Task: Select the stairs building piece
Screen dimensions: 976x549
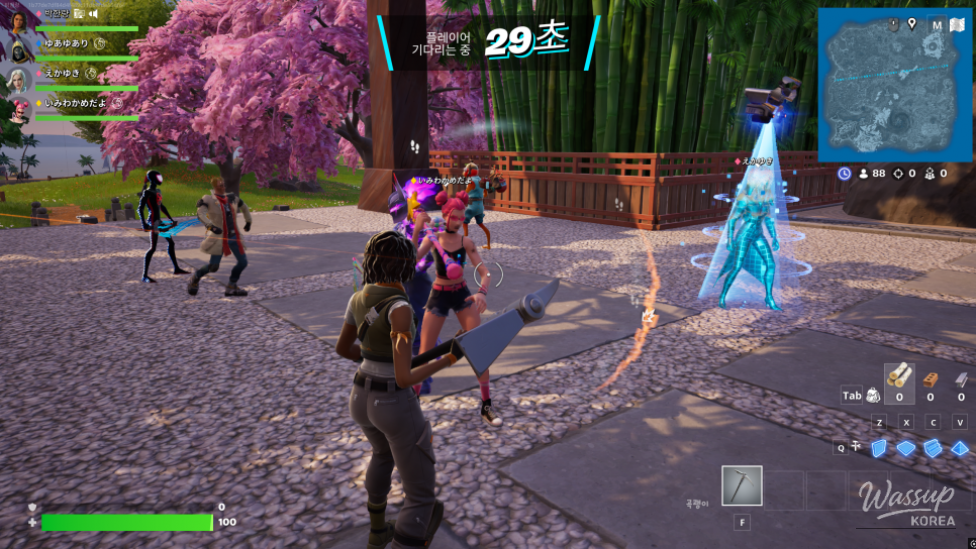Action: (933, 448)
